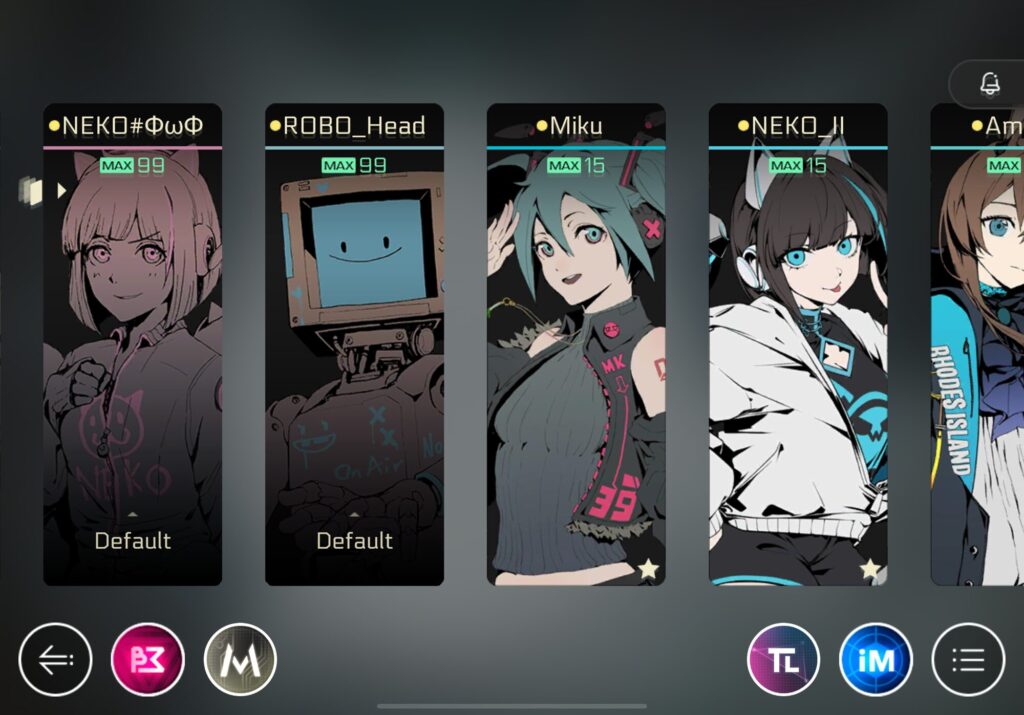This screenshot has width=1024, height=715.
Task: Open the list menu button
Action: 968,659
